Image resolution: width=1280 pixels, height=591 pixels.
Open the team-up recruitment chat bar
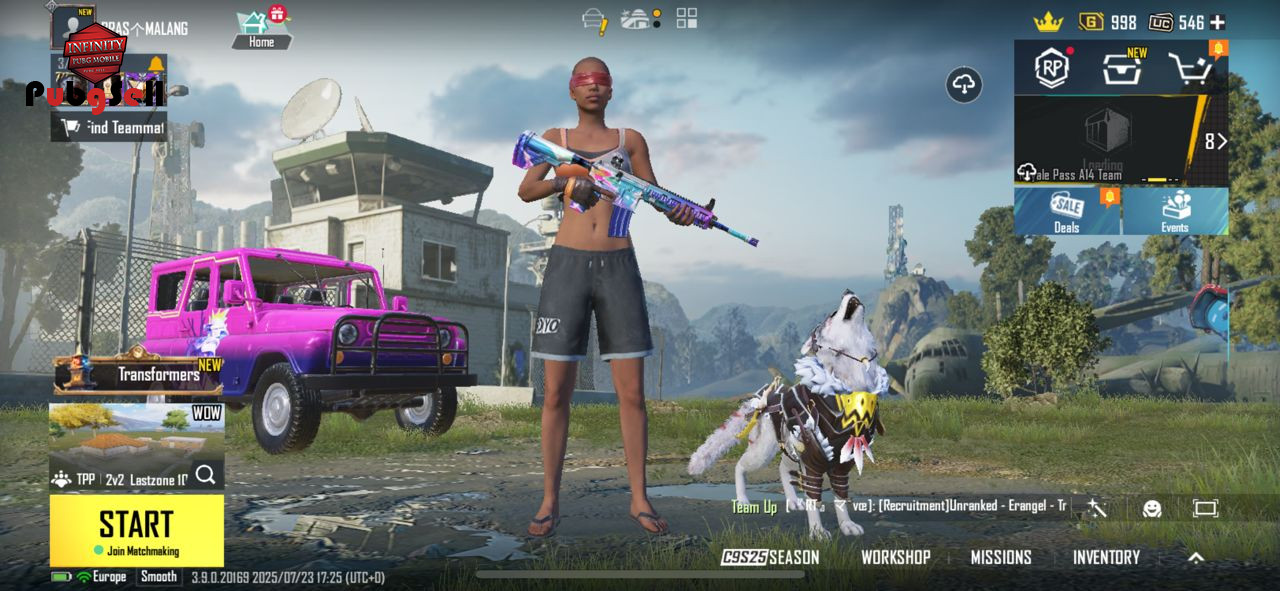(900, 506)
